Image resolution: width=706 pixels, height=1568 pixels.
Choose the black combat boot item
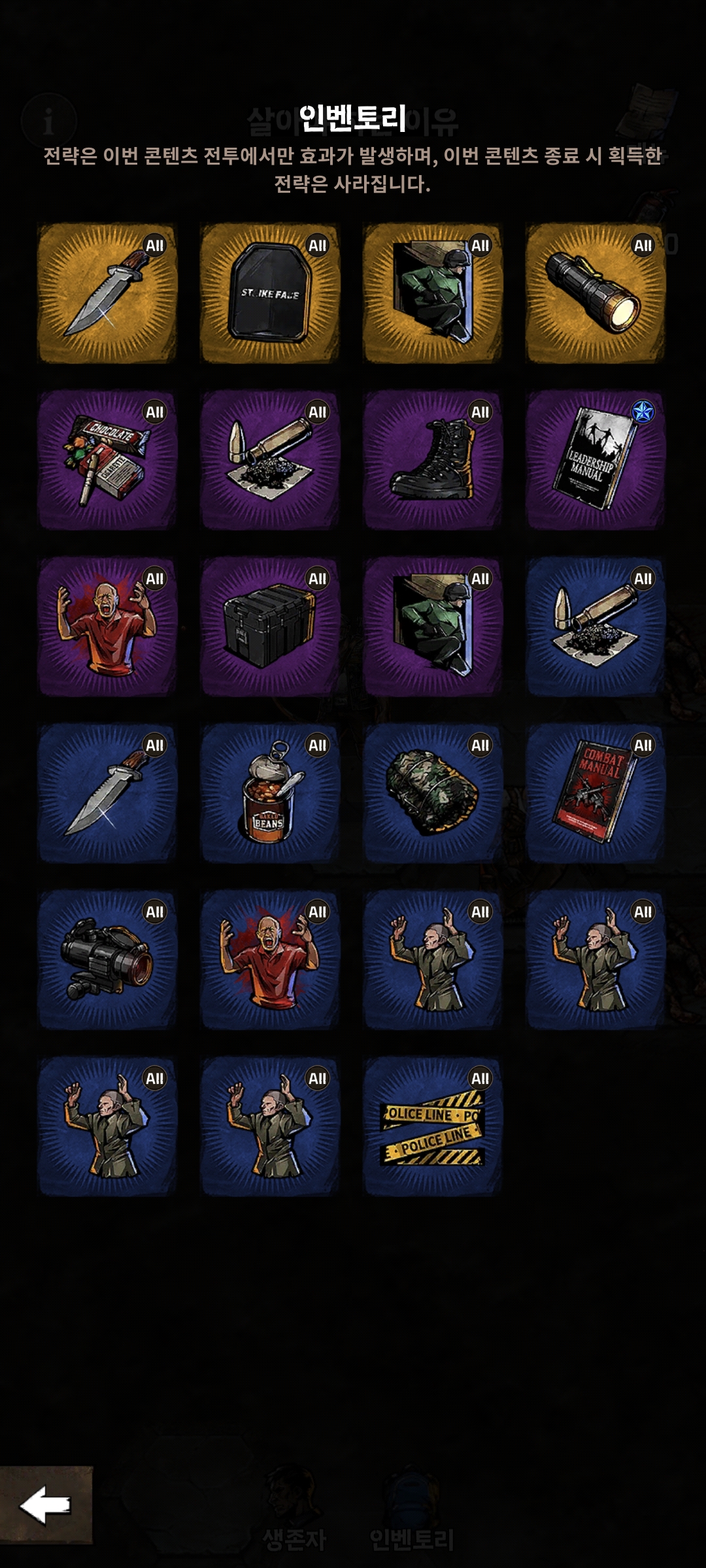click(x=433, y=460)
